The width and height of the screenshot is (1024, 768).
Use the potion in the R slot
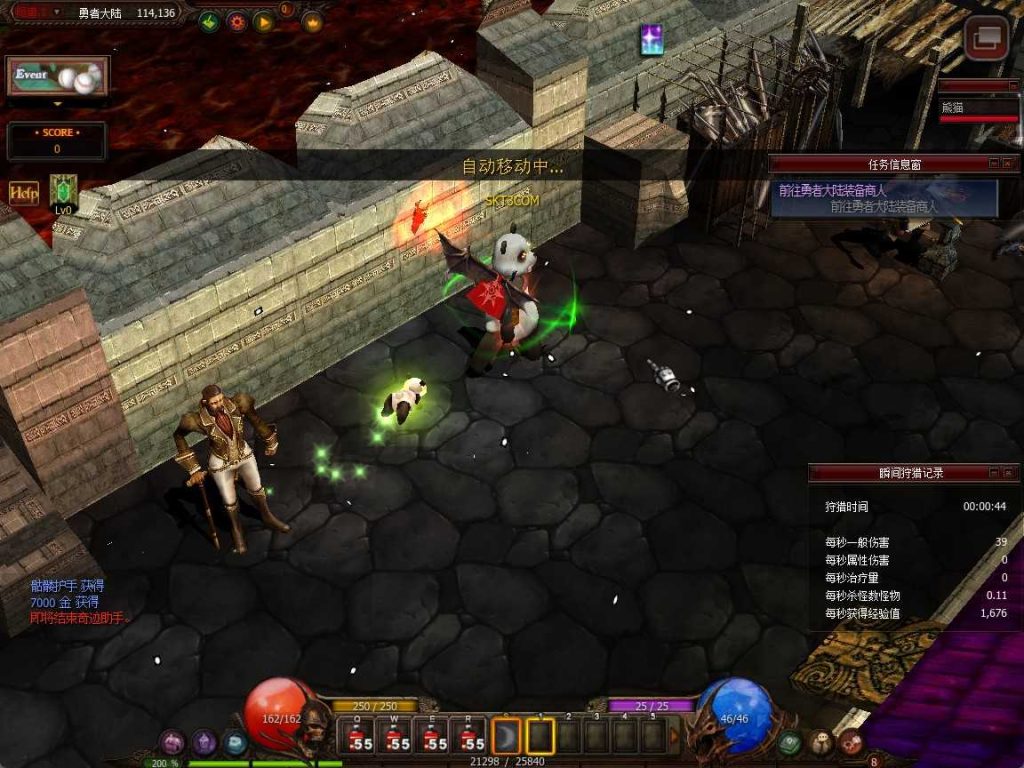[470, 737]
